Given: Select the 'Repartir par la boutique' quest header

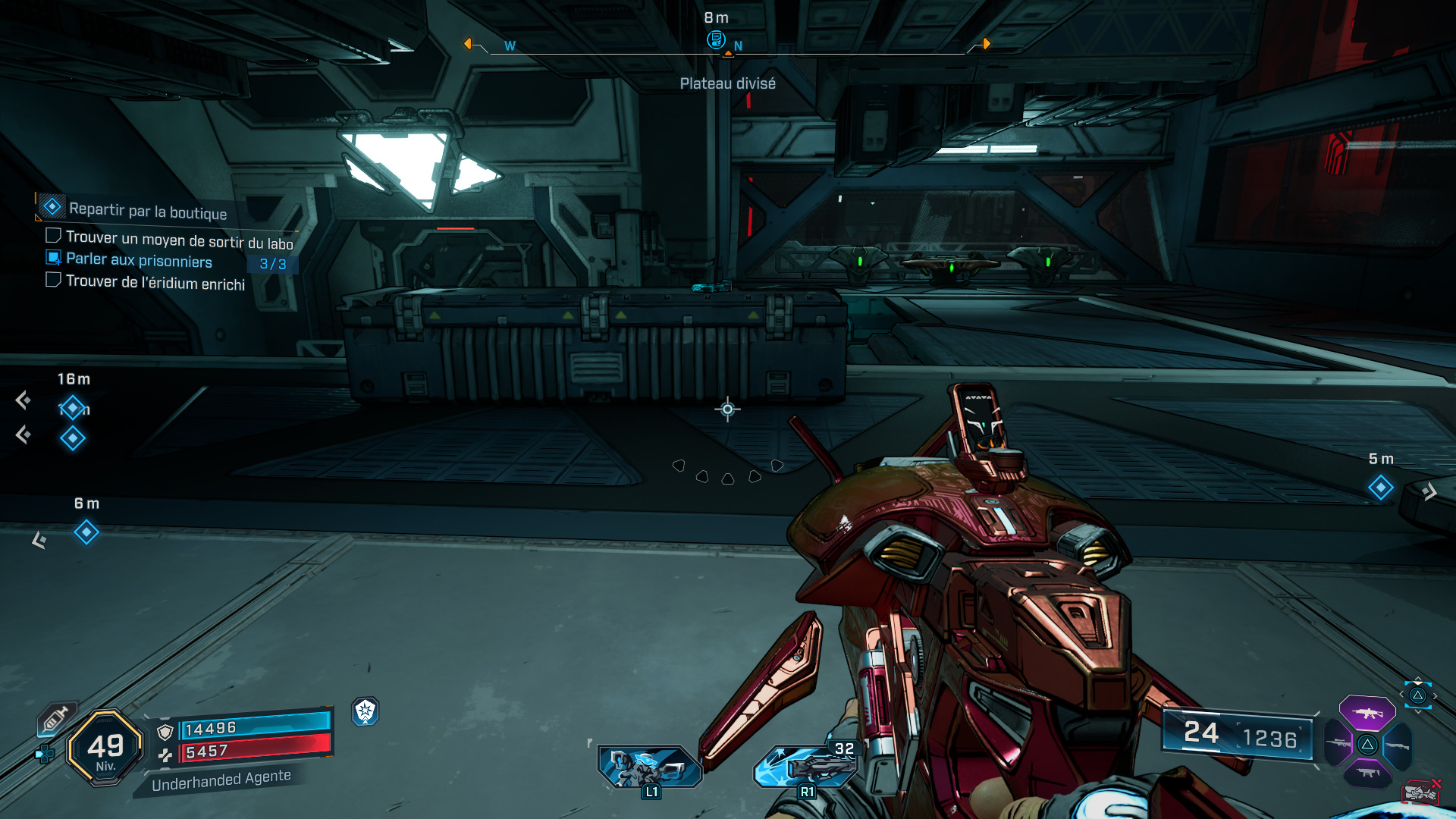Looking at the screenshot, I should point(147,211).
